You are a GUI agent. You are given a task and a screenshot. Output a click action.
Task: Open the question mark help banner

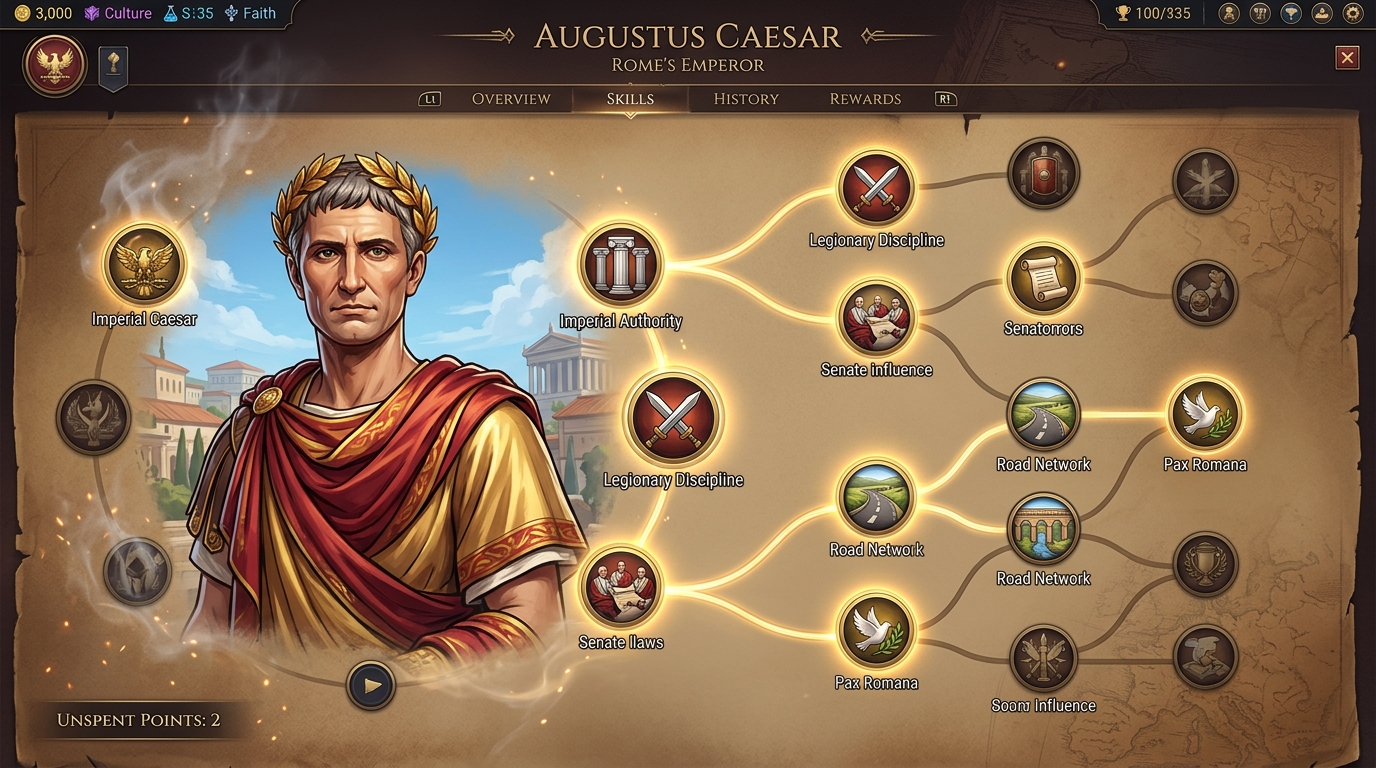pos(113,66)
